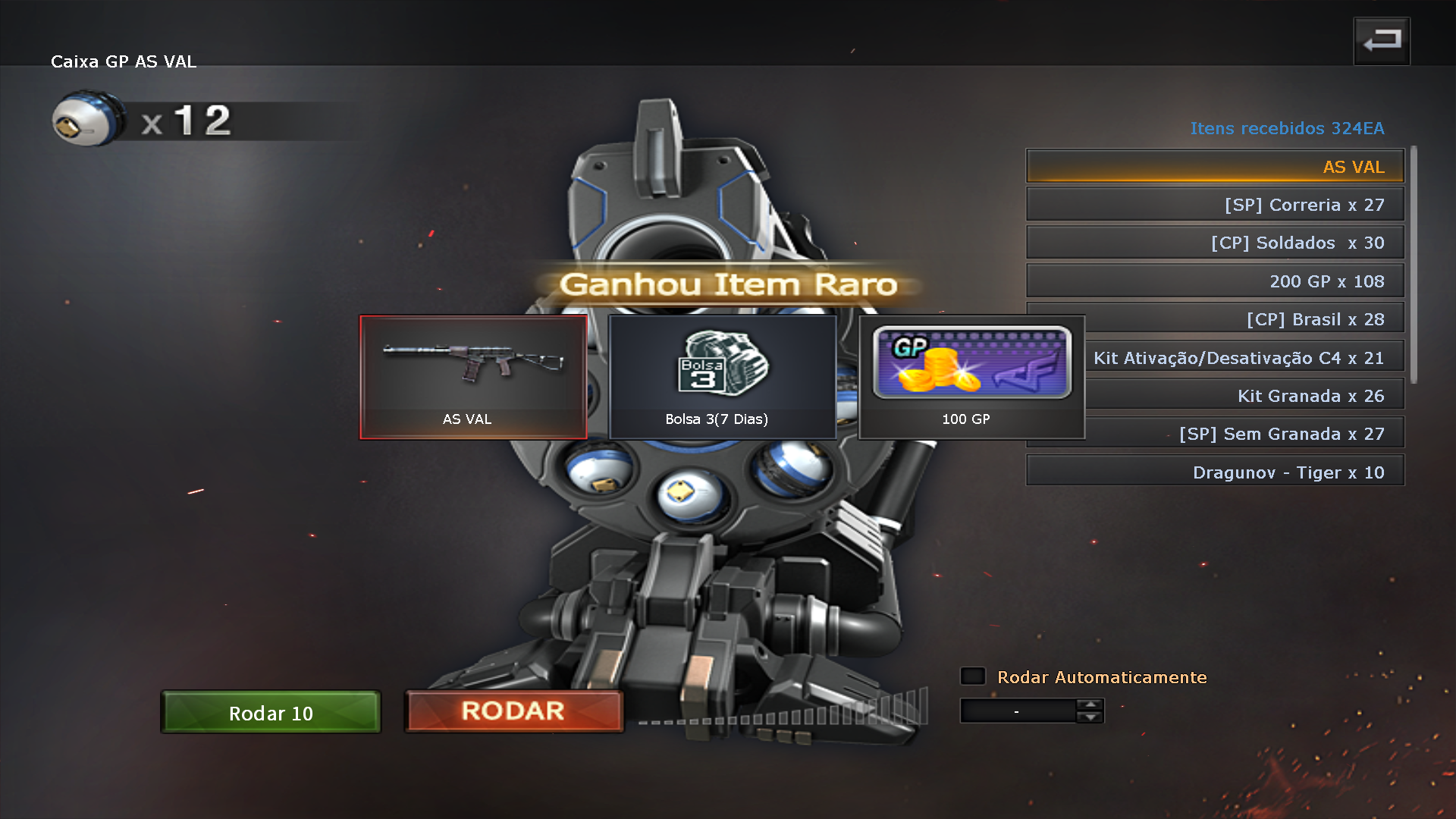Select the 100 GP reward card
The image size is (1456, 819).
point(971,377)
